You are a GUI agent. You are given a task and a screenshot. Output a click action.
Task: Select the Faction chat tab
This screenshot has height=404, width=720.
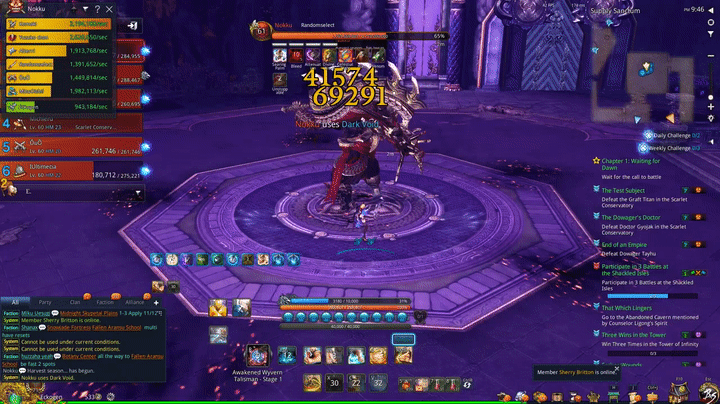pyautogui.click(x=104, y=301)
